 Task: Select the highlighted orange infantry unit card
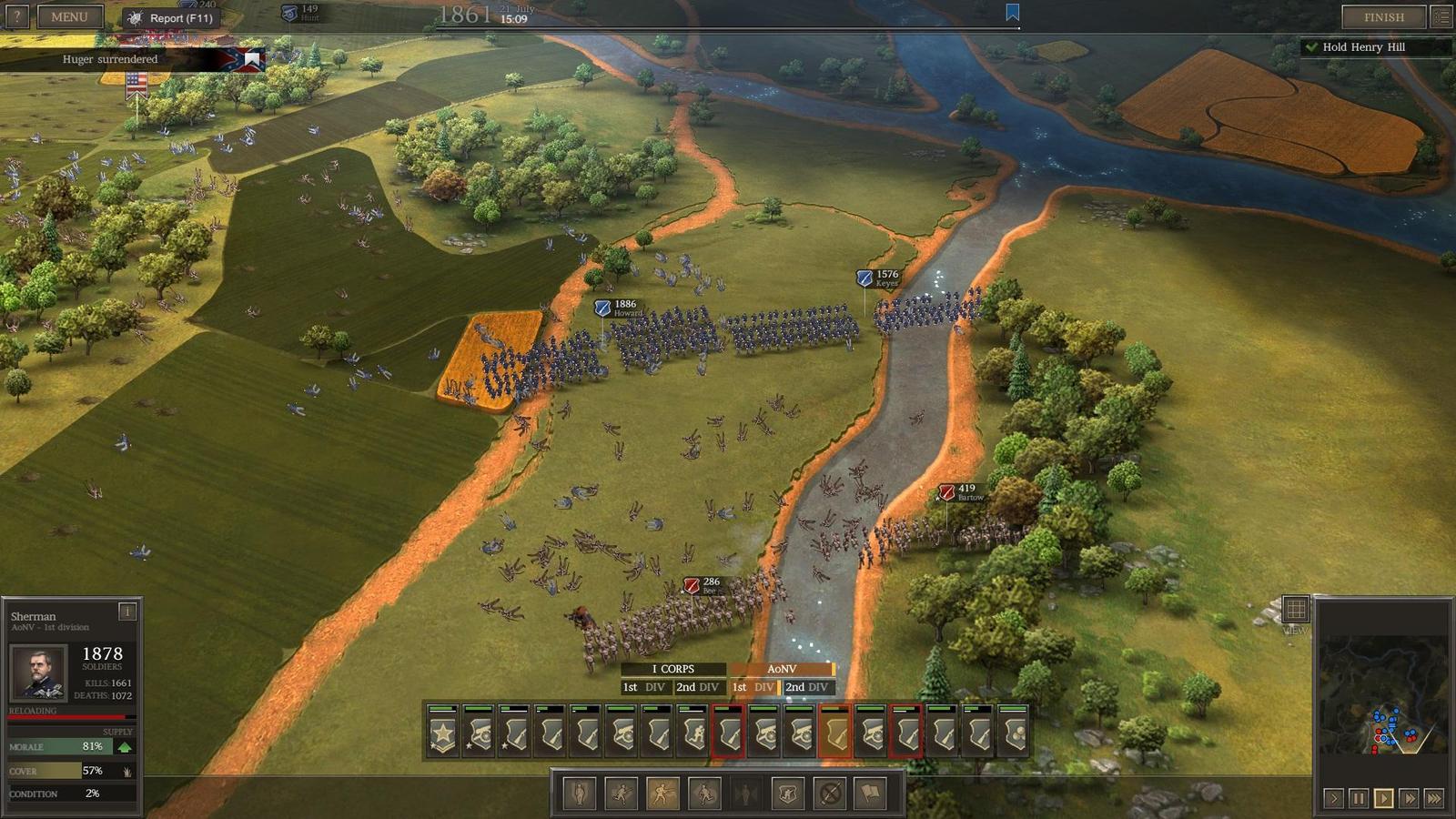point(834,732)
